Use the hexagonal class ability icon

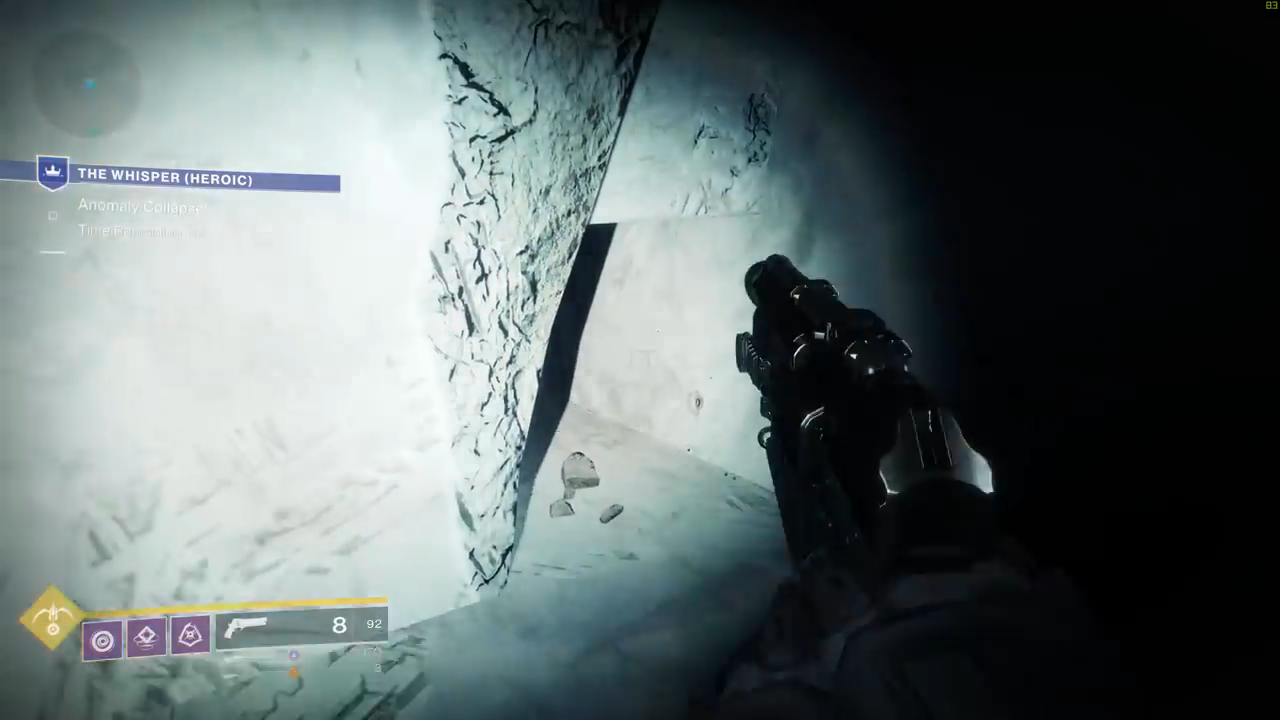tap(190, 634)
